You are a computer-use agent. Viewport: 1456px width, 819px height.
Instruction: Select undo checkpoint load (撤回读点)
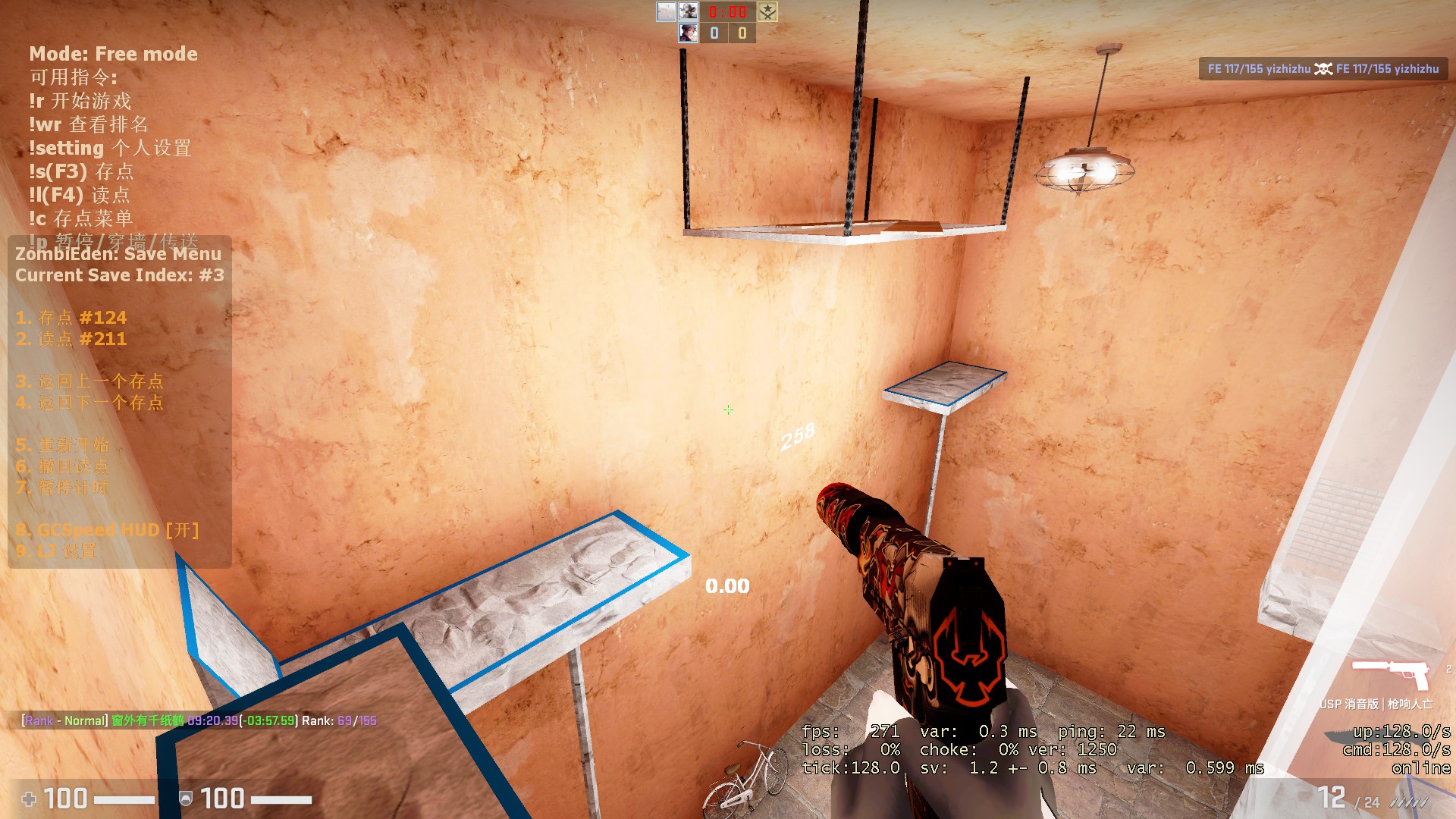(63, 466)
